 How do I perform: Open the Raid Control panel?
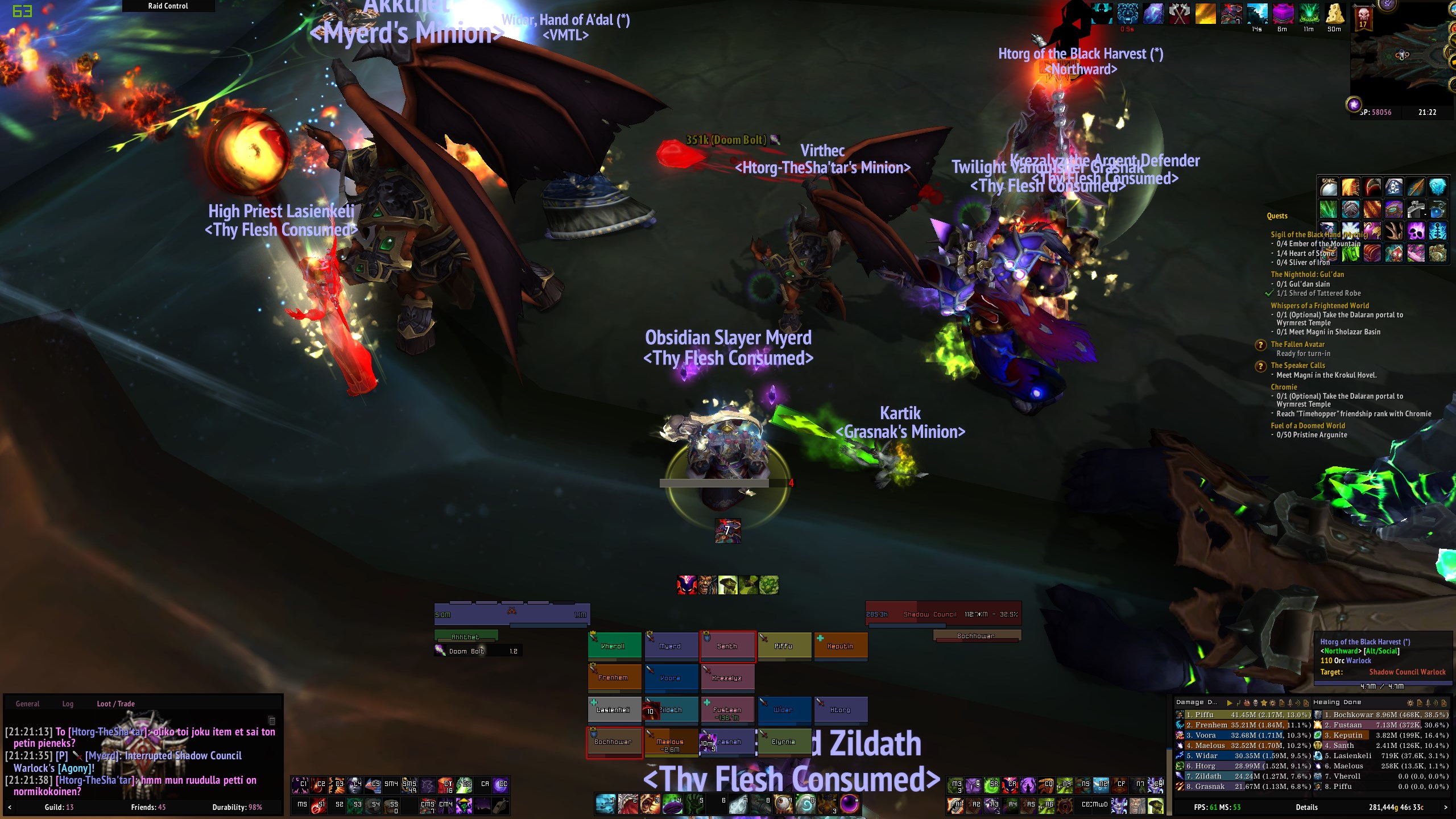tap(168, 6)
